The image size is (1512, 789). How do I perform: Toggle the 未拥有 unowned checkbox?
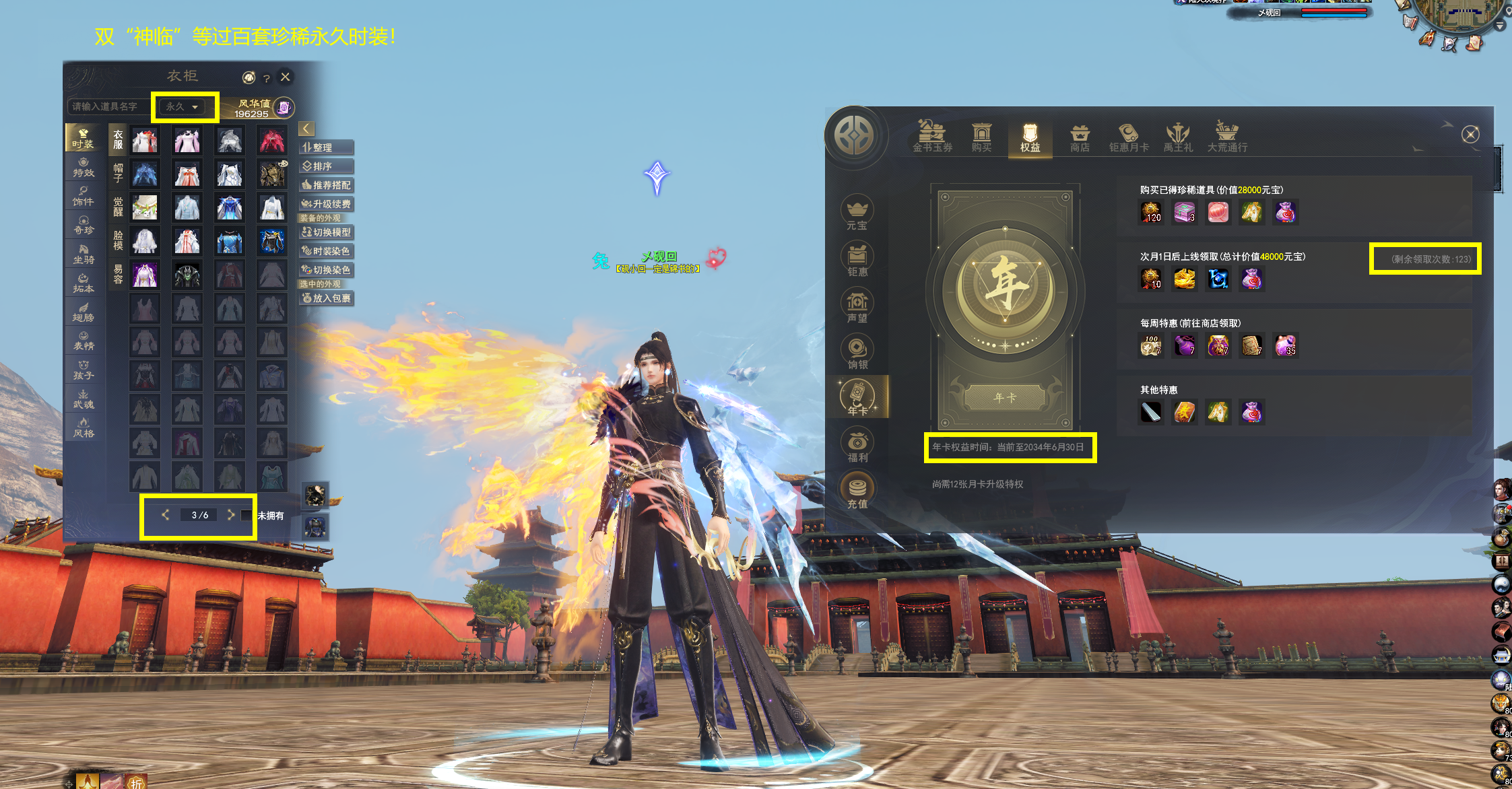click(x=246, y=516)
